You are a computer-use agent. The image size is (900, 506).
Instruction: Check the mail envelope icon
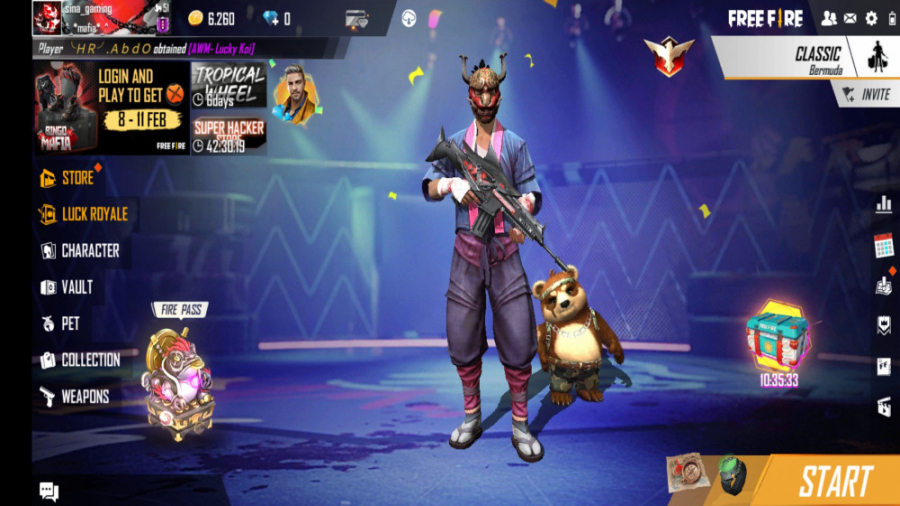[850, 18]
